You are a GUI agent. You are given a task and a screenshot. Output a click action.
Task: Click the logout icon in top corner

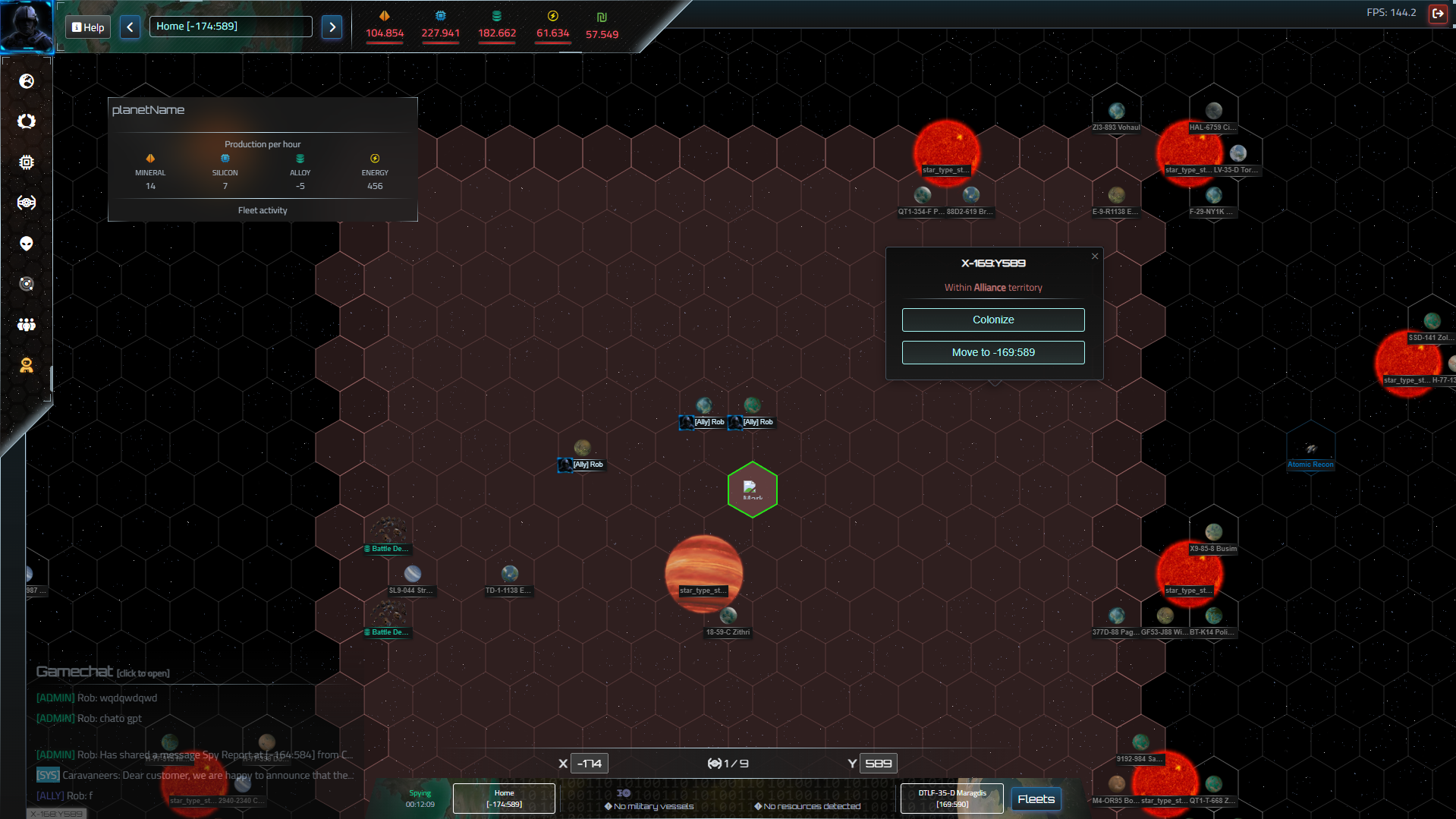coord(1437,14)
